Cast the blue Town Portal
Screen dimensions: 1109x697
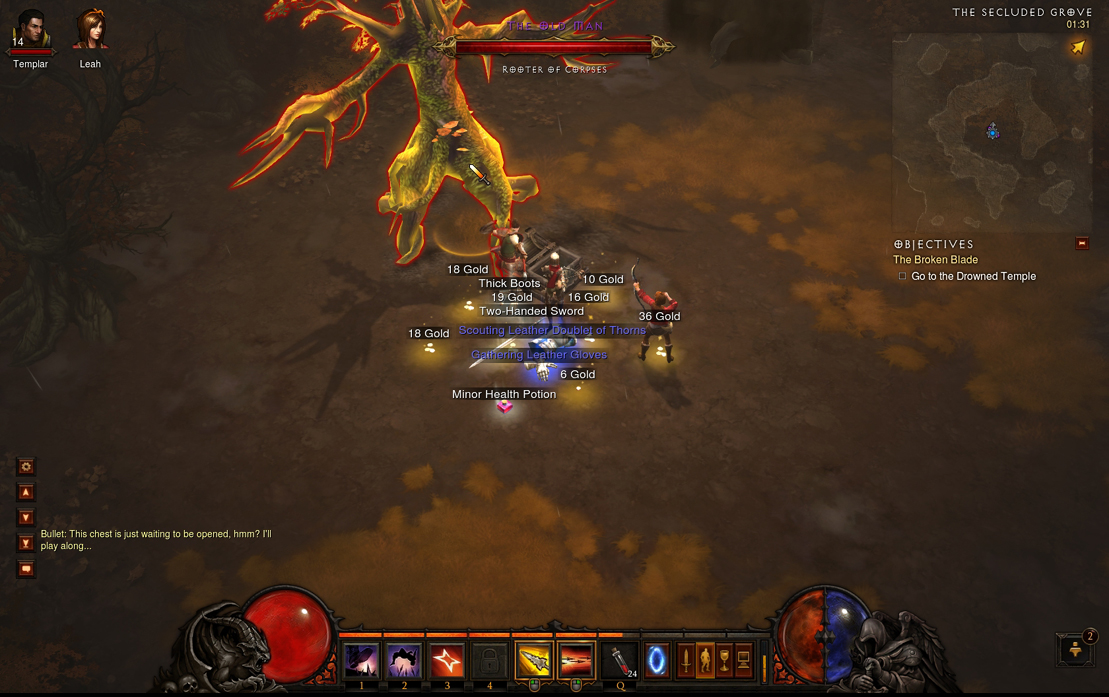[657, 661]
